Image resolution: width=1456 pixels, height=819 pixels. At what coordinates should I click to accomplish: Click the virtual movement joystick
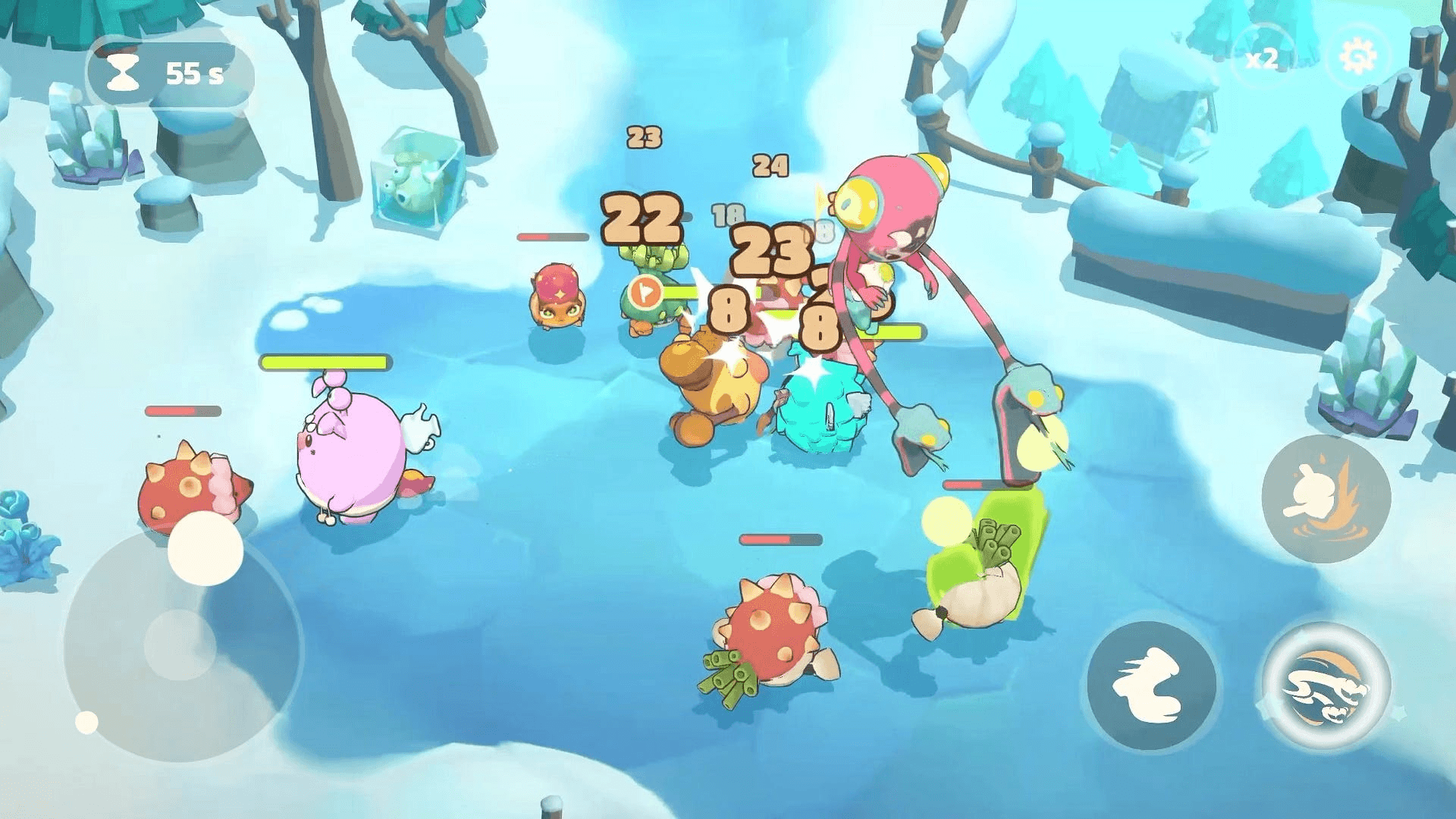point(180,645)
